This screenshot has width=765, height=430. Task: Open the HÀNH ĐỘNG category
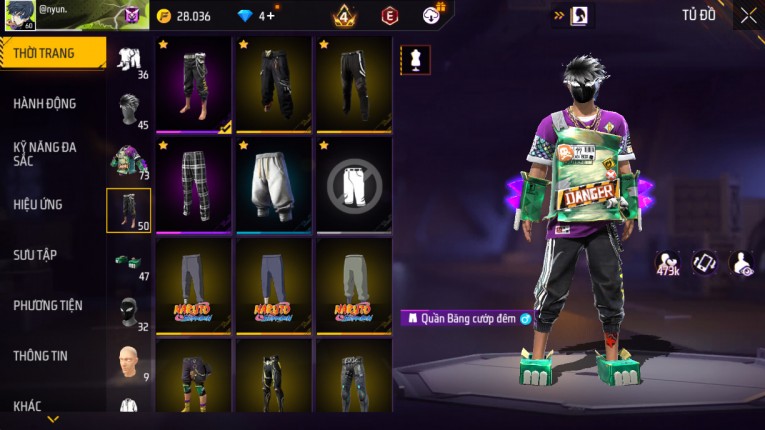45,104
